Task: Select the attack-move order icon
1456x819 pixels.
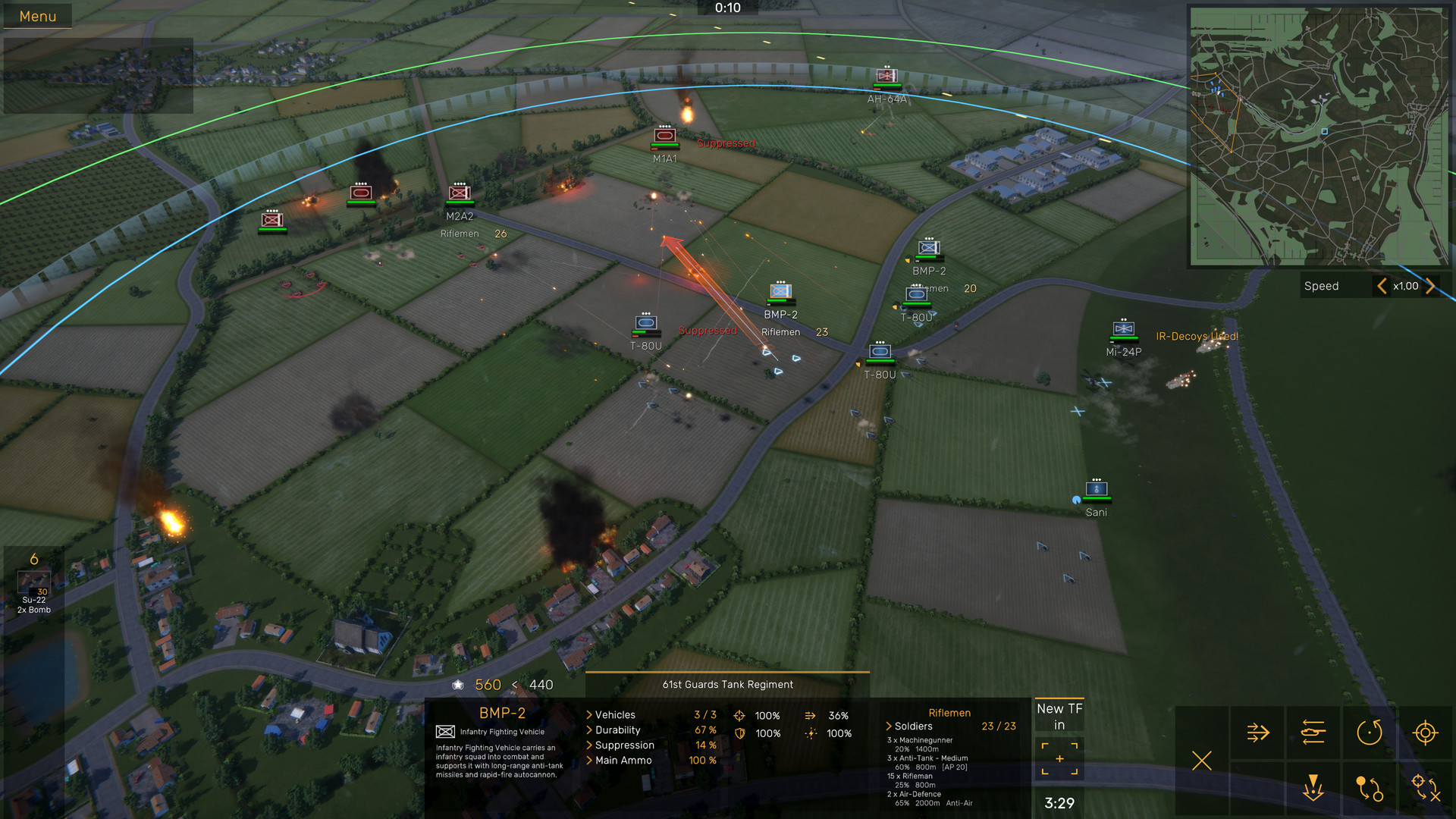Action: (x=1370, y=790)
